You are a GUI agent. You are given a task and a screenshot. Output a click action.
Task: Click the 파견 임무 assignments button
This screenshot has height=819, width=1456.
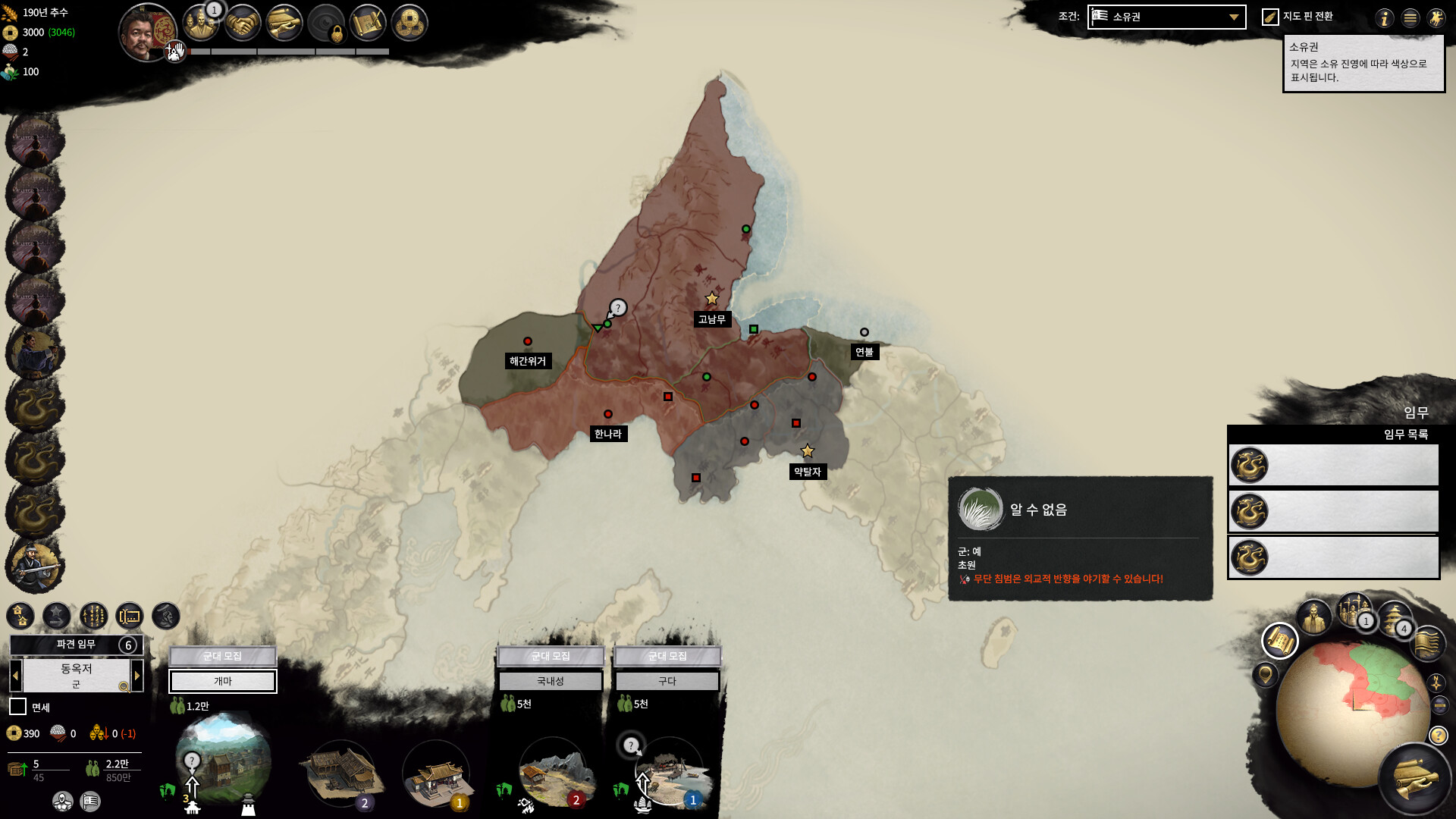pyautogui.click(x=76, y=645)
